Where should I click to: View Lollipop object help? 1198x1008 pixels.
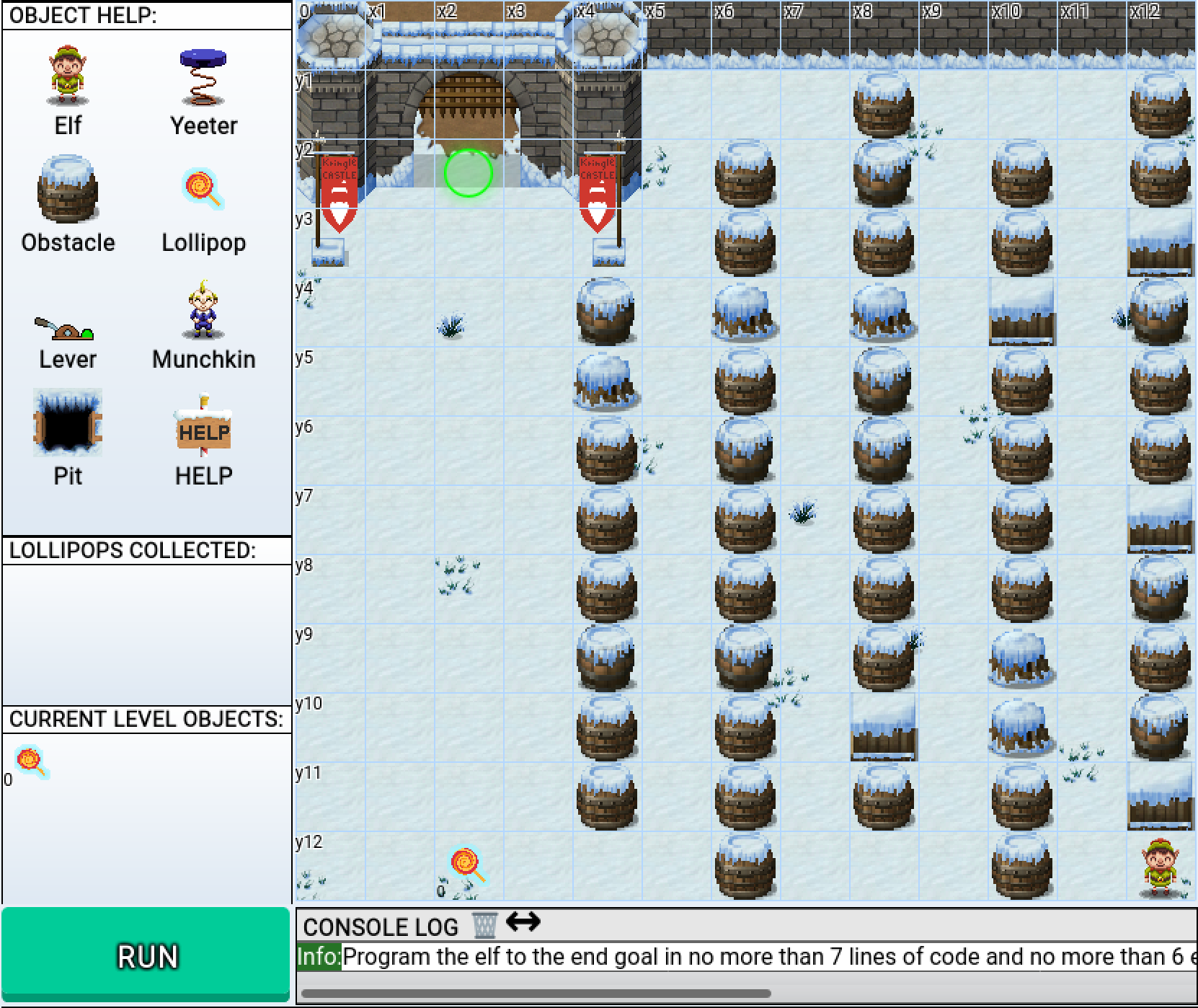pyautogui.click(x=203, y=190)
